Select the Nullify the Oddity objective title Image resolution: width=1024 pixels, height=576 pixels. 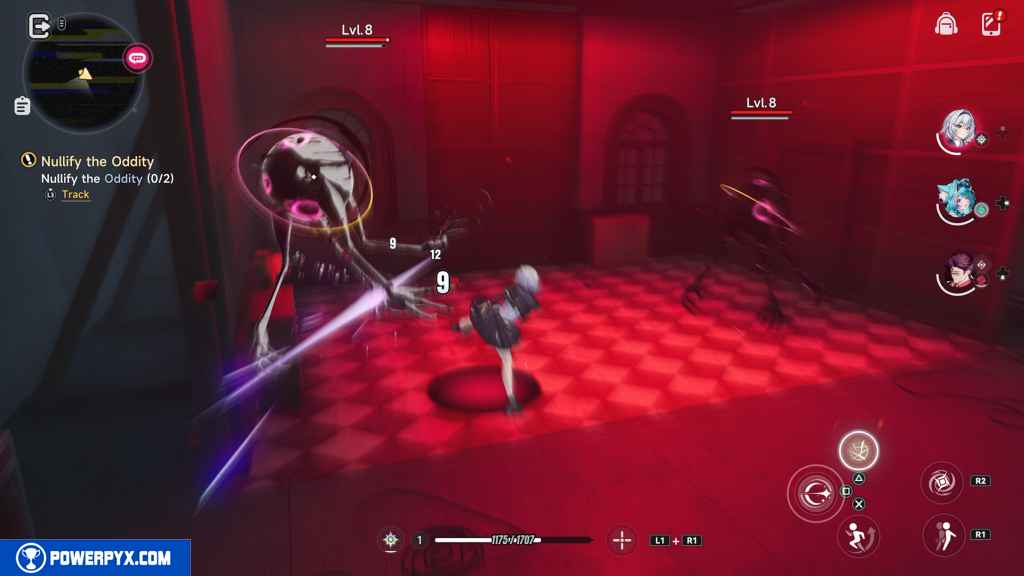click(x=97, y=161)
